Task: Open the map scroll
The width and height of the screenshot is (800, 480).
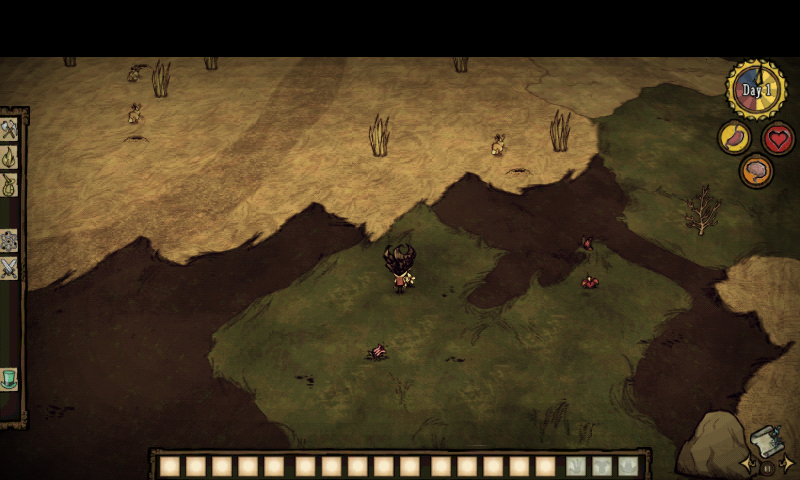Action: [765, 441]
